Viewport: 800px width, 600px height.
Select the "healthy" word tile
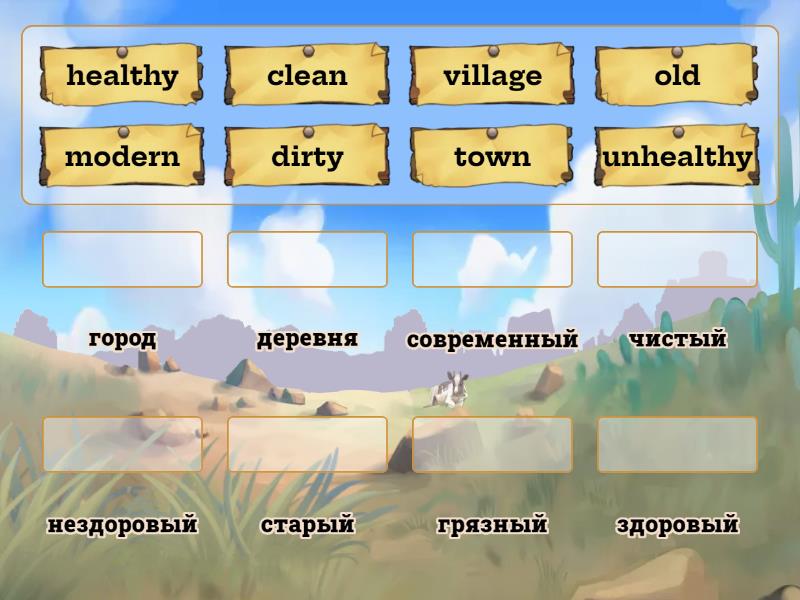pyautogui.click(x=122, y=75)
